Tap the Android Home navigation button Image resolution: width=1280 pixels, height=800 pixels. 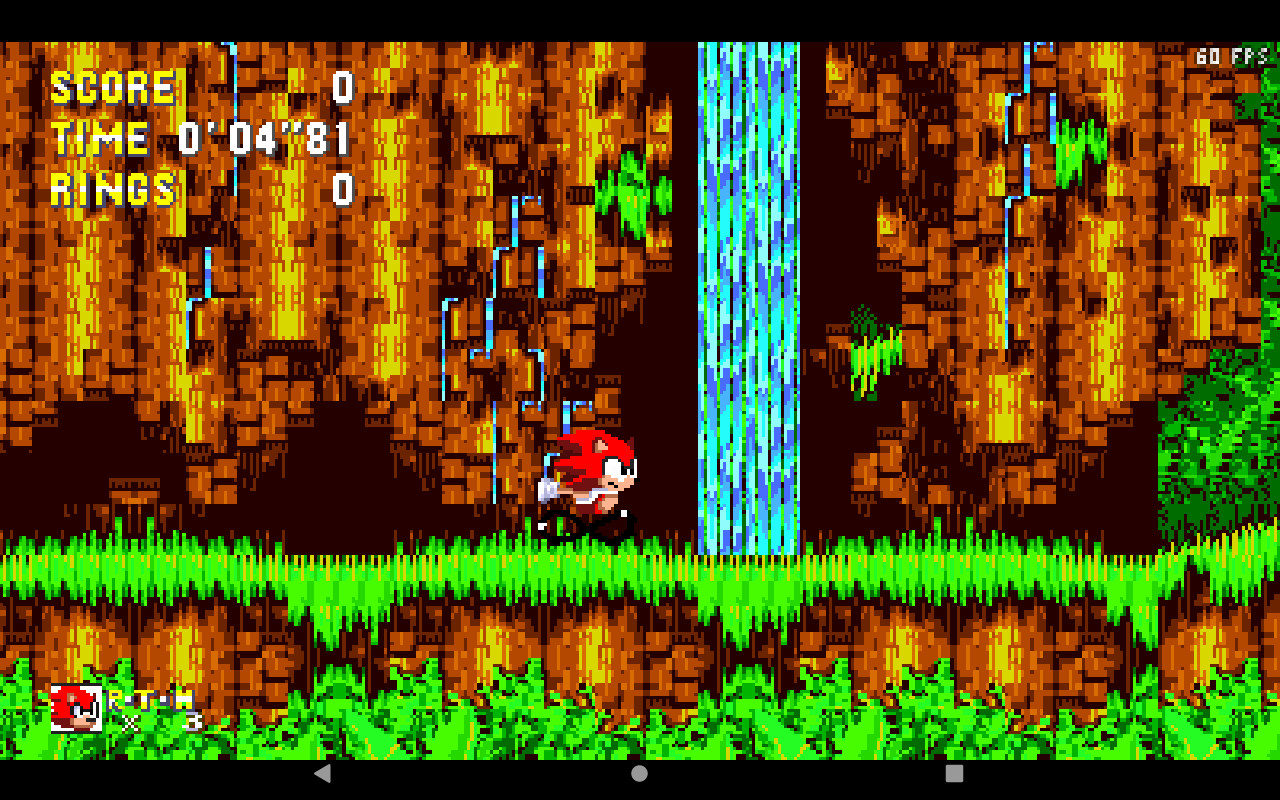(637, 773)
